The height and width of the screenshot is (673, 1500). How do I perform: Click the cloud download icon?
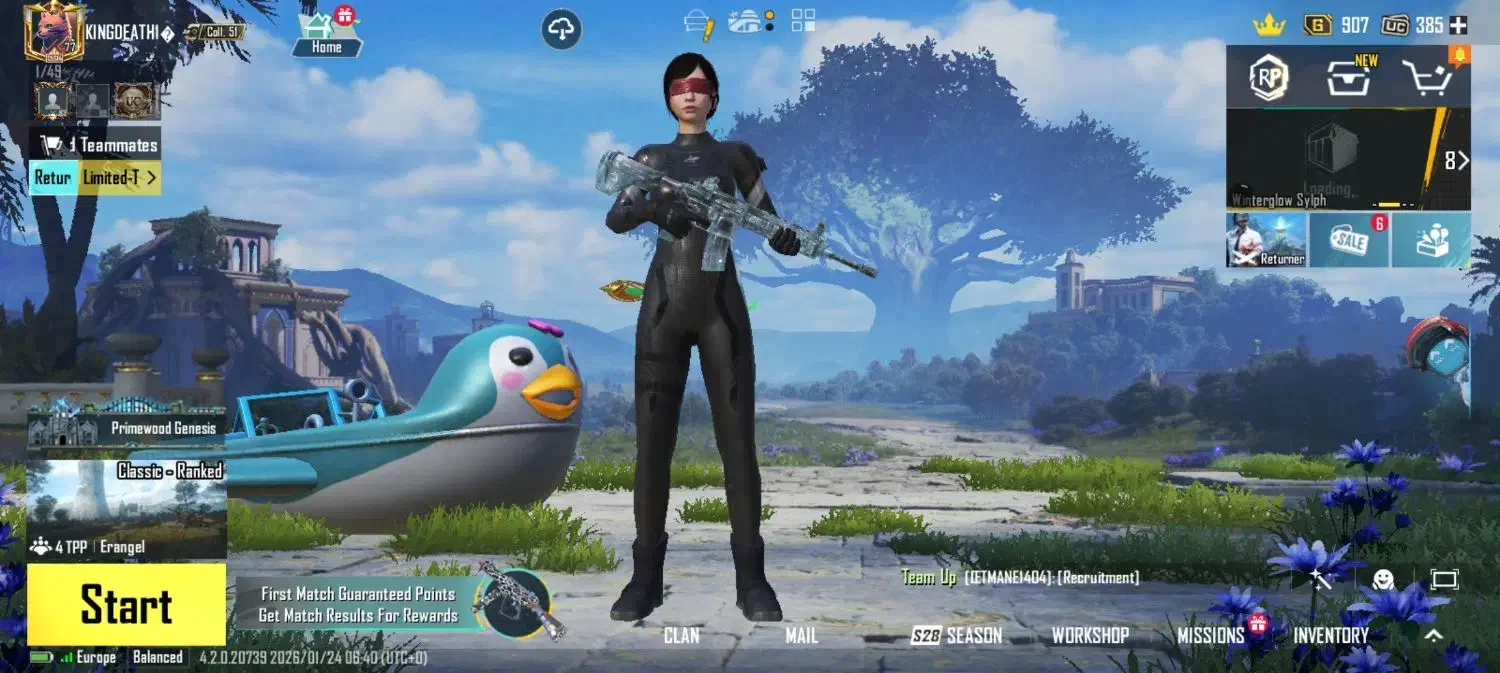pos(562,29)
